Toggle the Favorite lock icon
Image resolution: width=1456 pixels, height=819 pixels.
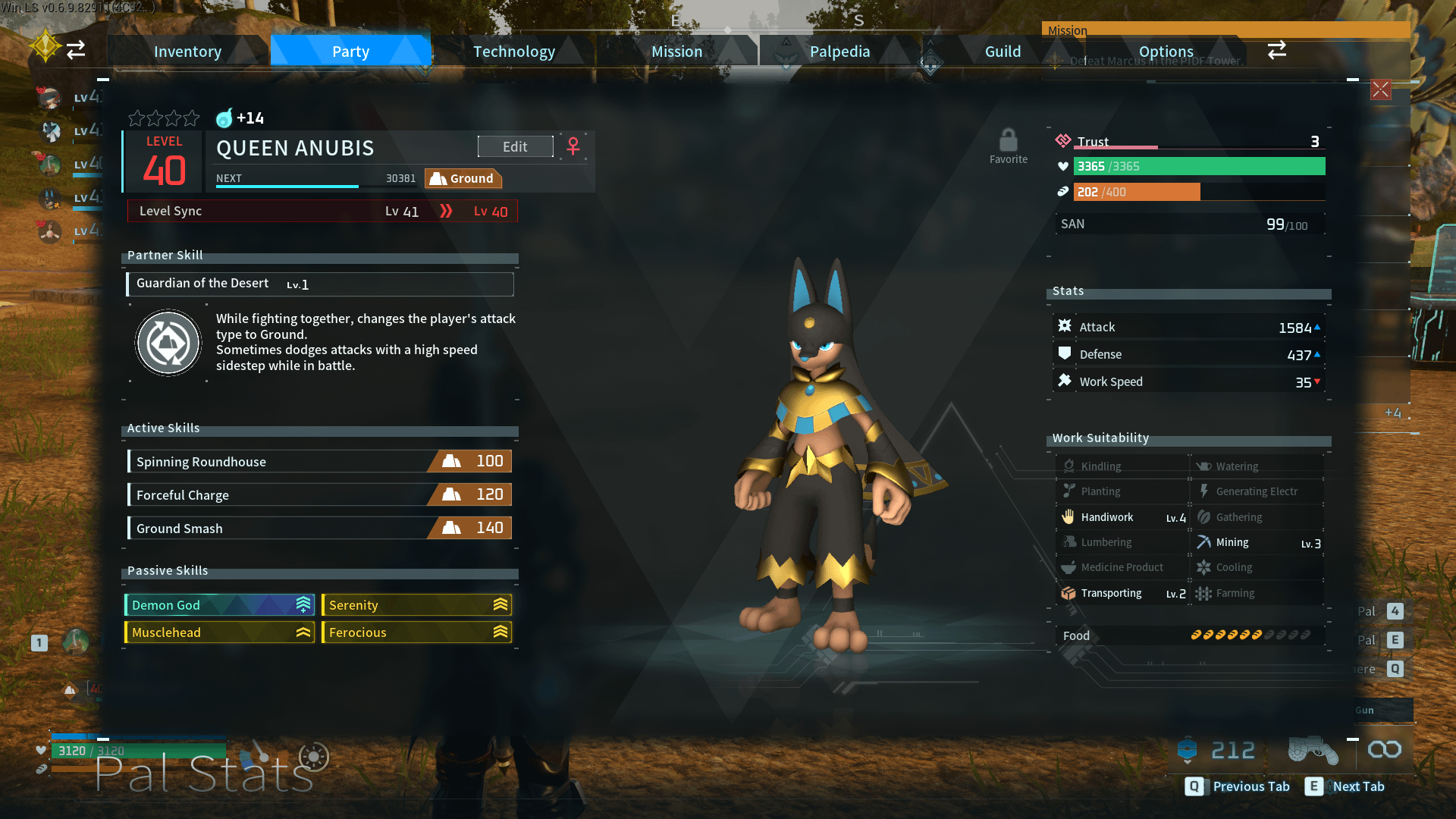pos(1008,142)
